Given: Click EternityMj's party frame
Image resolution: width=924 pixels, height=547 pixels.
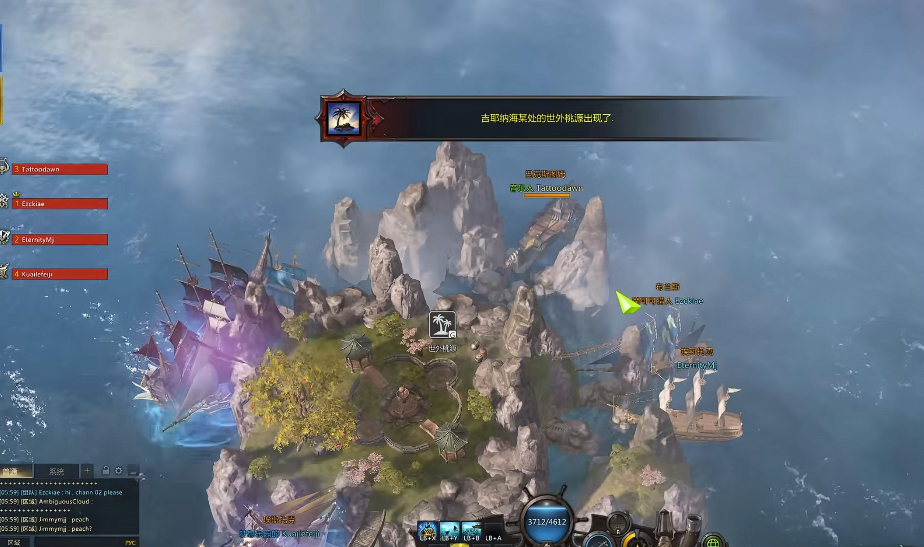Looking at the screenshot, I should point(58,239).
